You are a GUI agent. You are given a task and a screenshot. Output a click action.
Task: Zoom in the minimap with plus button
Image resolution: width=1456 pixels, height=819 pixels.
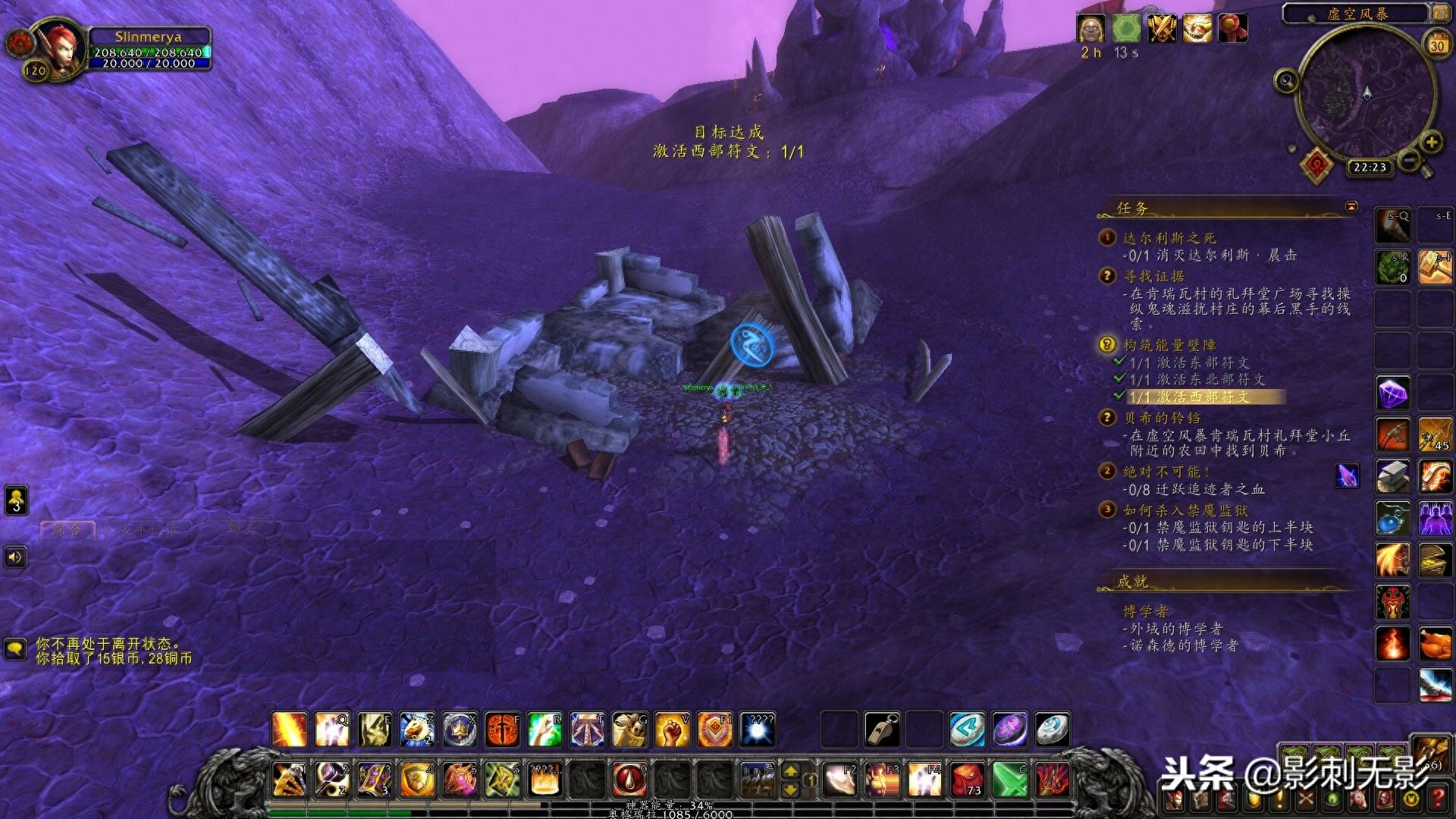coord(1431,142)
